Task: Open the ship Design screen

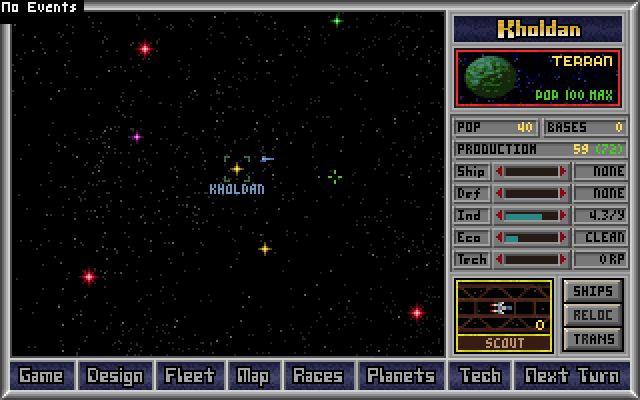Action: (115, 376)
